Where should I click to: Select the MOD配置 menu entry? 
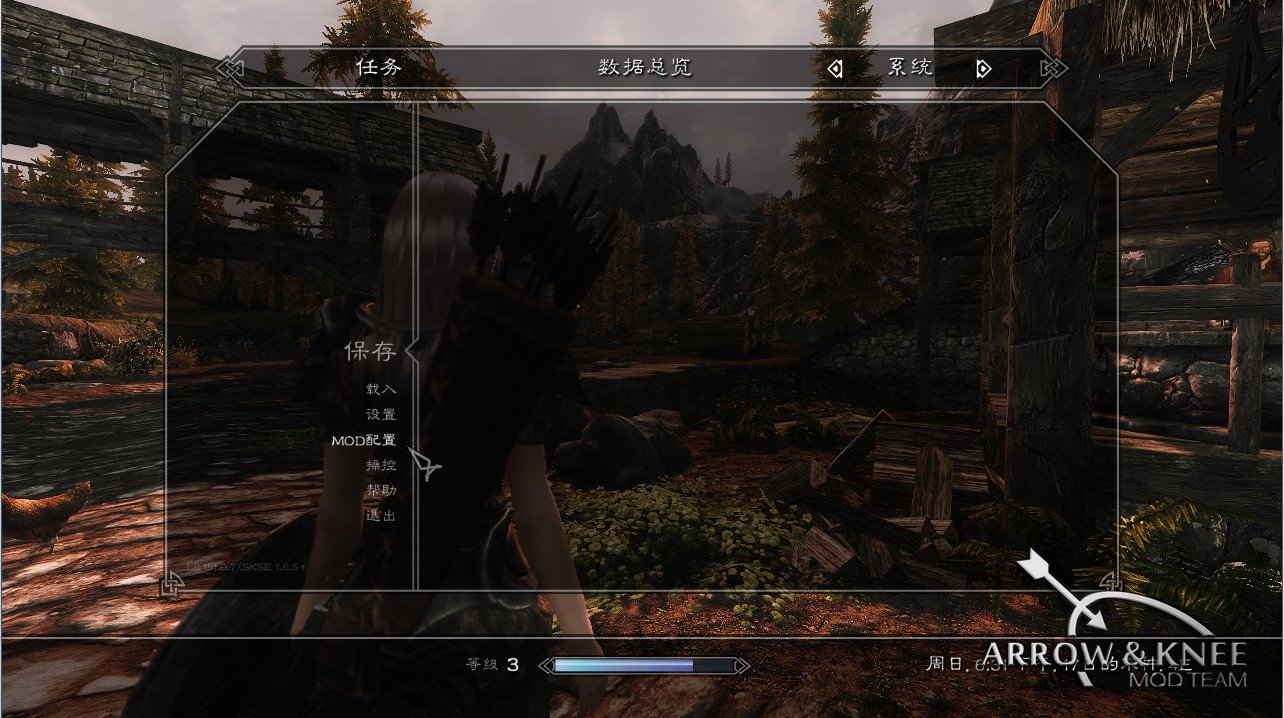pos(363,440)
